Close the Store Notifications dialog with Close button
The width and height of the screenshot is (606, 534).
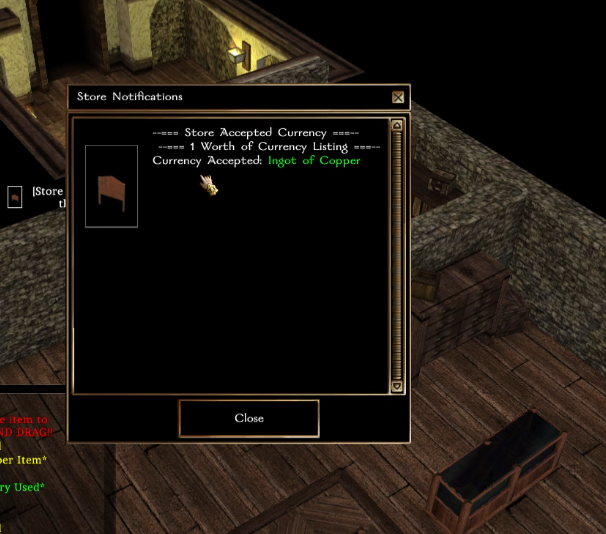tap(249, 418)
